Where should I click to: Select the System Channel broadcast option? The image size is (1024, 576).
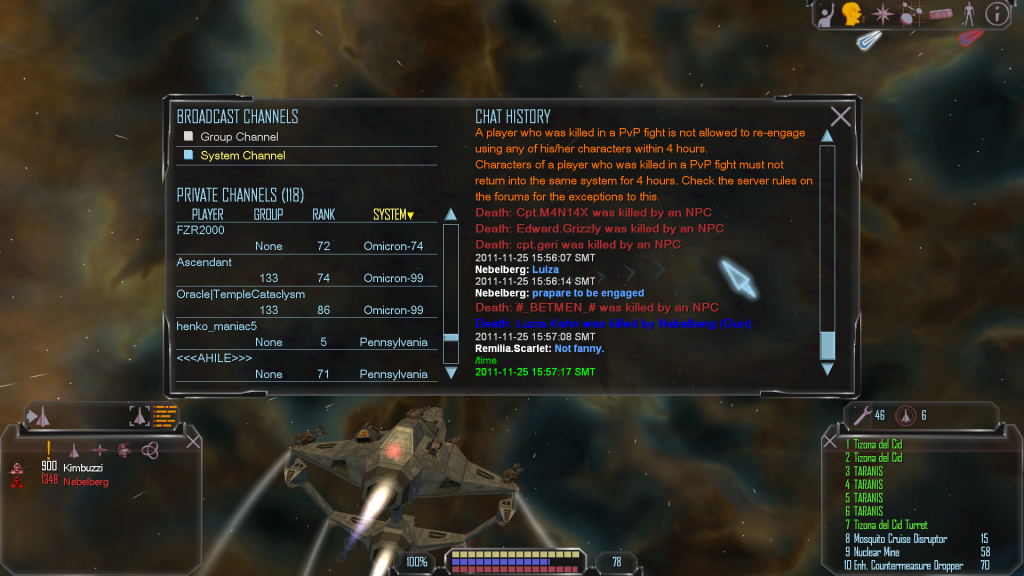[x=242, y=156]
